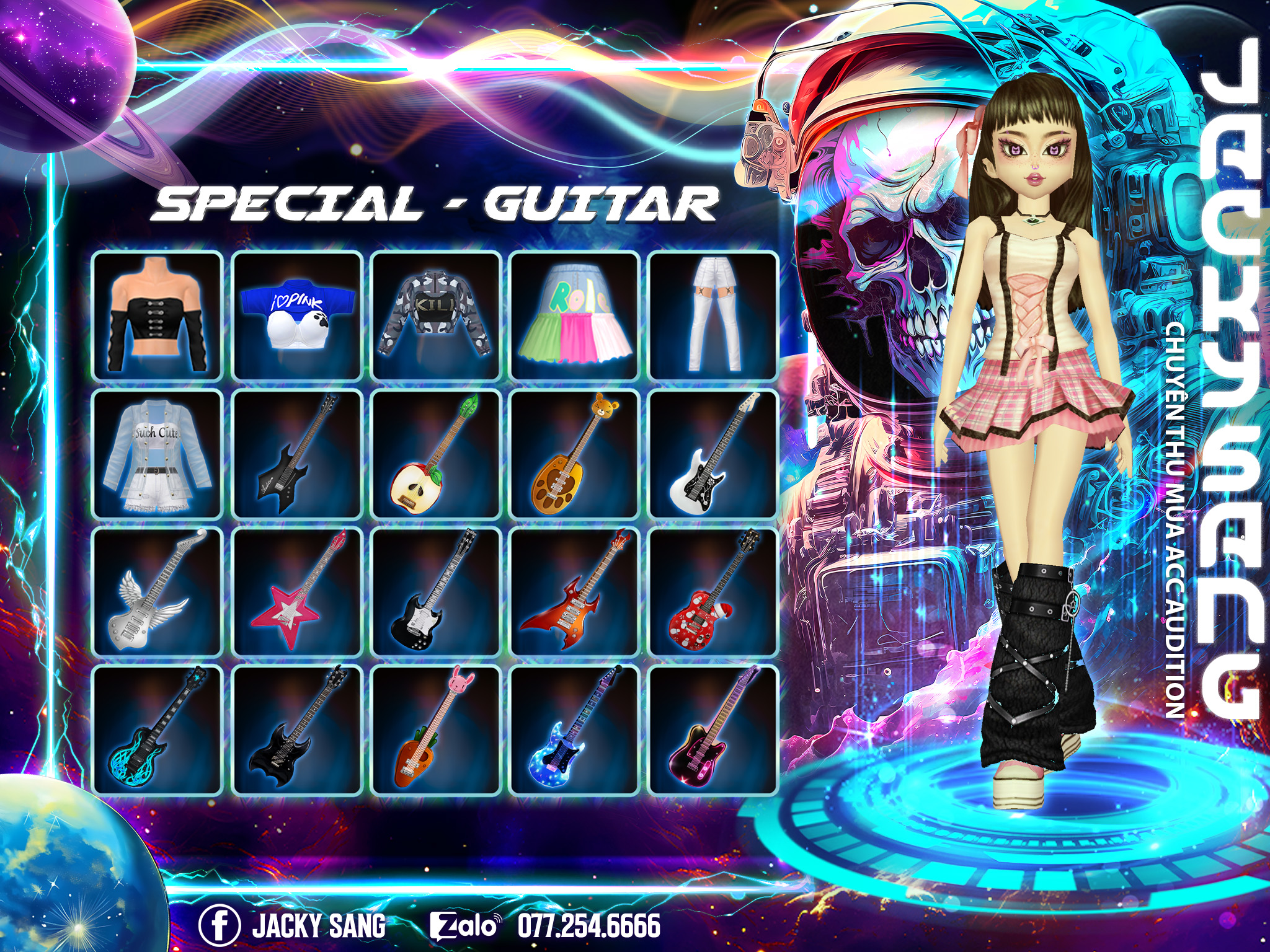Pick the carrot guitar with bunny head
Viewport: 1270px width, 952px height.
coord(436,729)
